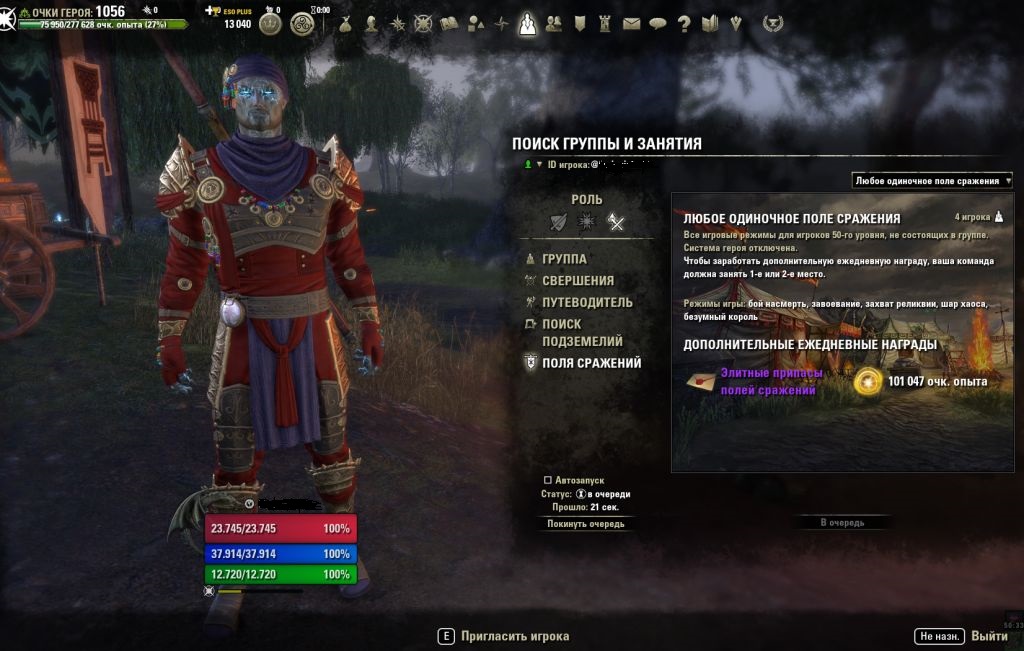Open the help question mark menu

click(x=684, y=23)
